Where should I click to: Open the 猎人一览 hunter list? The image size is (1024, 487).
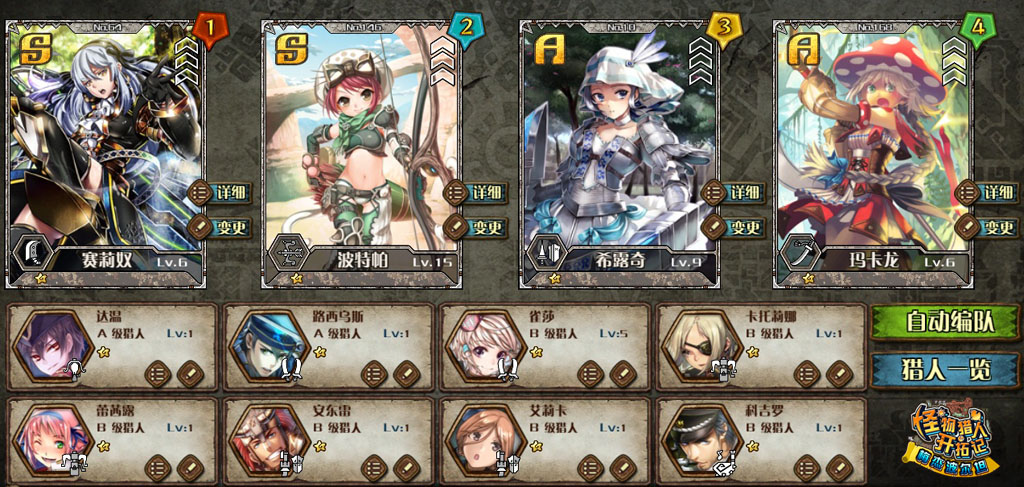[945, 370]
